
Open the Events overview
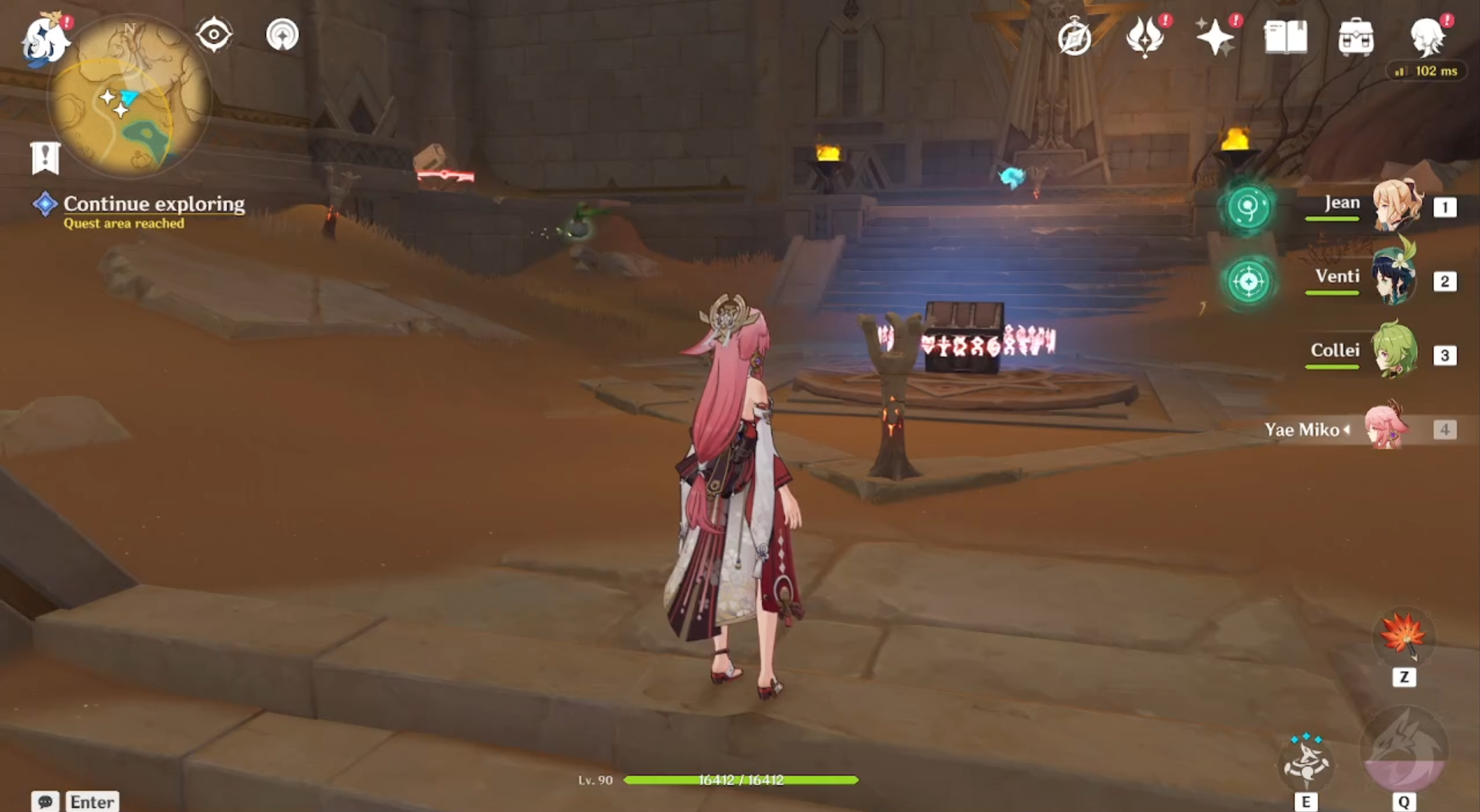pos(1075,35)
